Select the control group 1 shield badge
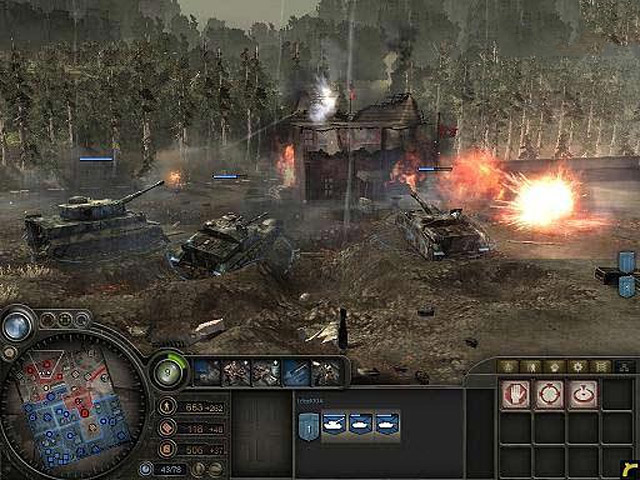 [x=308, y=426]
